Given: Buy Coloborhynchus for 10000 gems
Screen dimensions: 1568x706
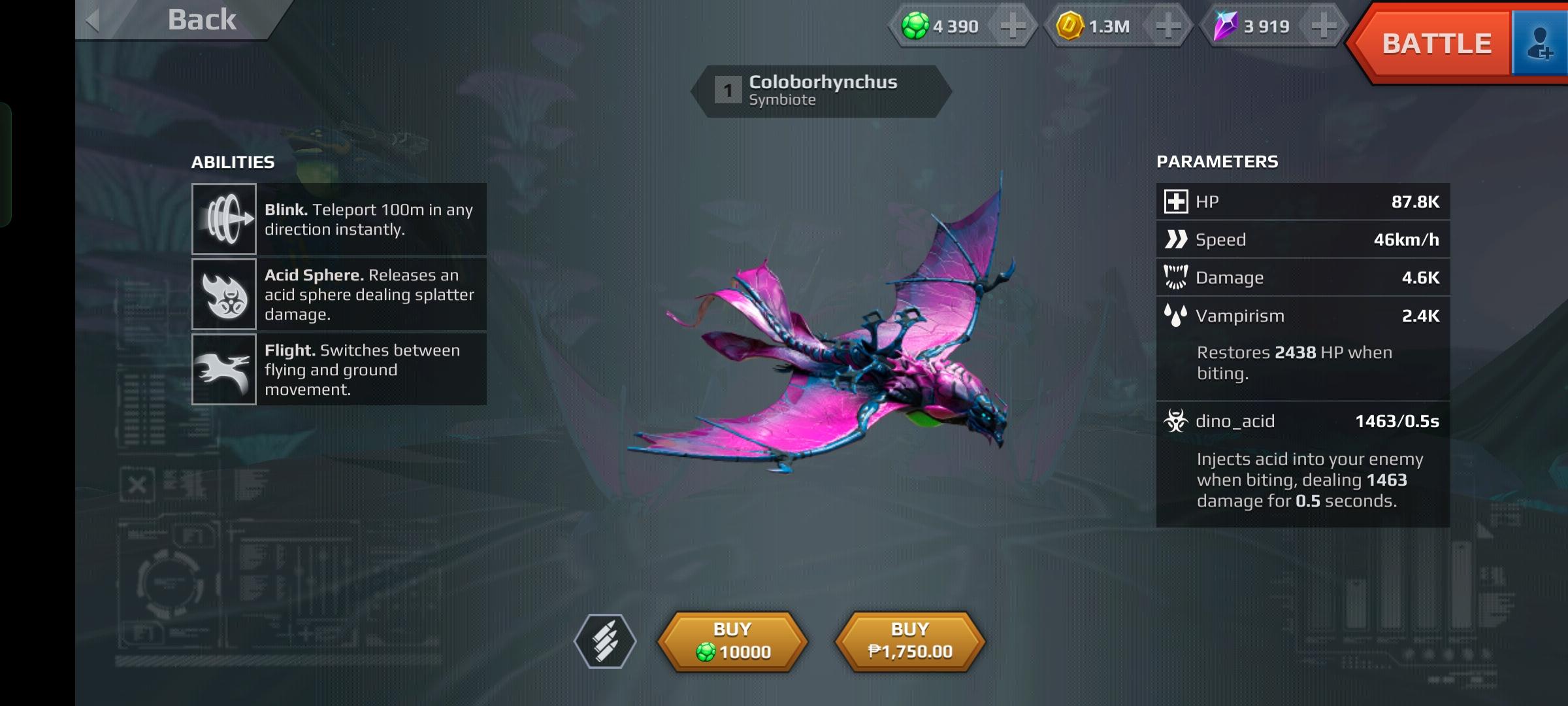Looking at the screenshot, I should [732, 641].
